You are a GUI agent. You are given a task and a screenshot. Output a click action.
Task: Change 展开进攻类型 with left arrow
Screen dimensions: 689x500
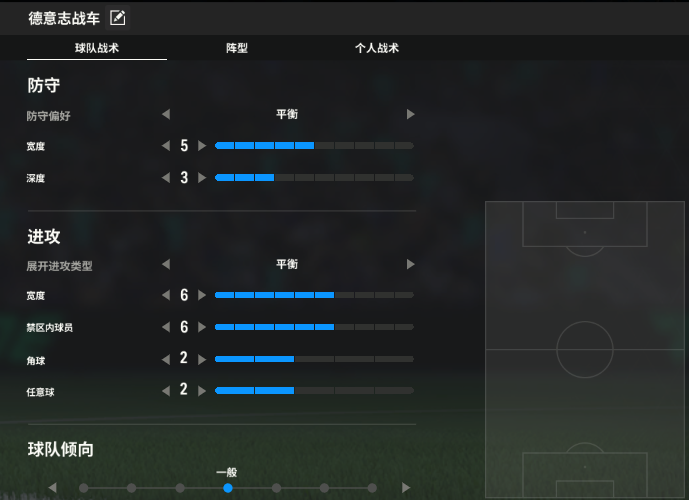pyautogui.click(x=166, y=265)
